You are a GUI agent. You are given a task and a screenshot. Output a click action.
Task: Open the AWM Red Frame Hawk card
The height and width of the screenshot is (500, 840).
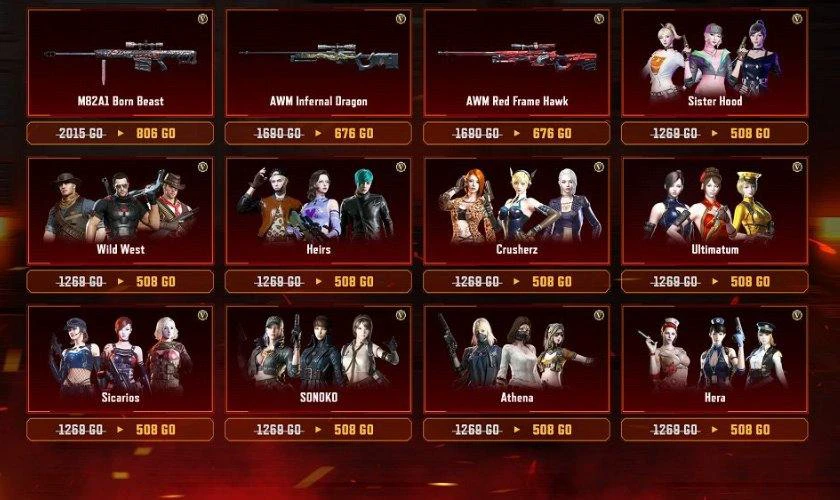516,63
